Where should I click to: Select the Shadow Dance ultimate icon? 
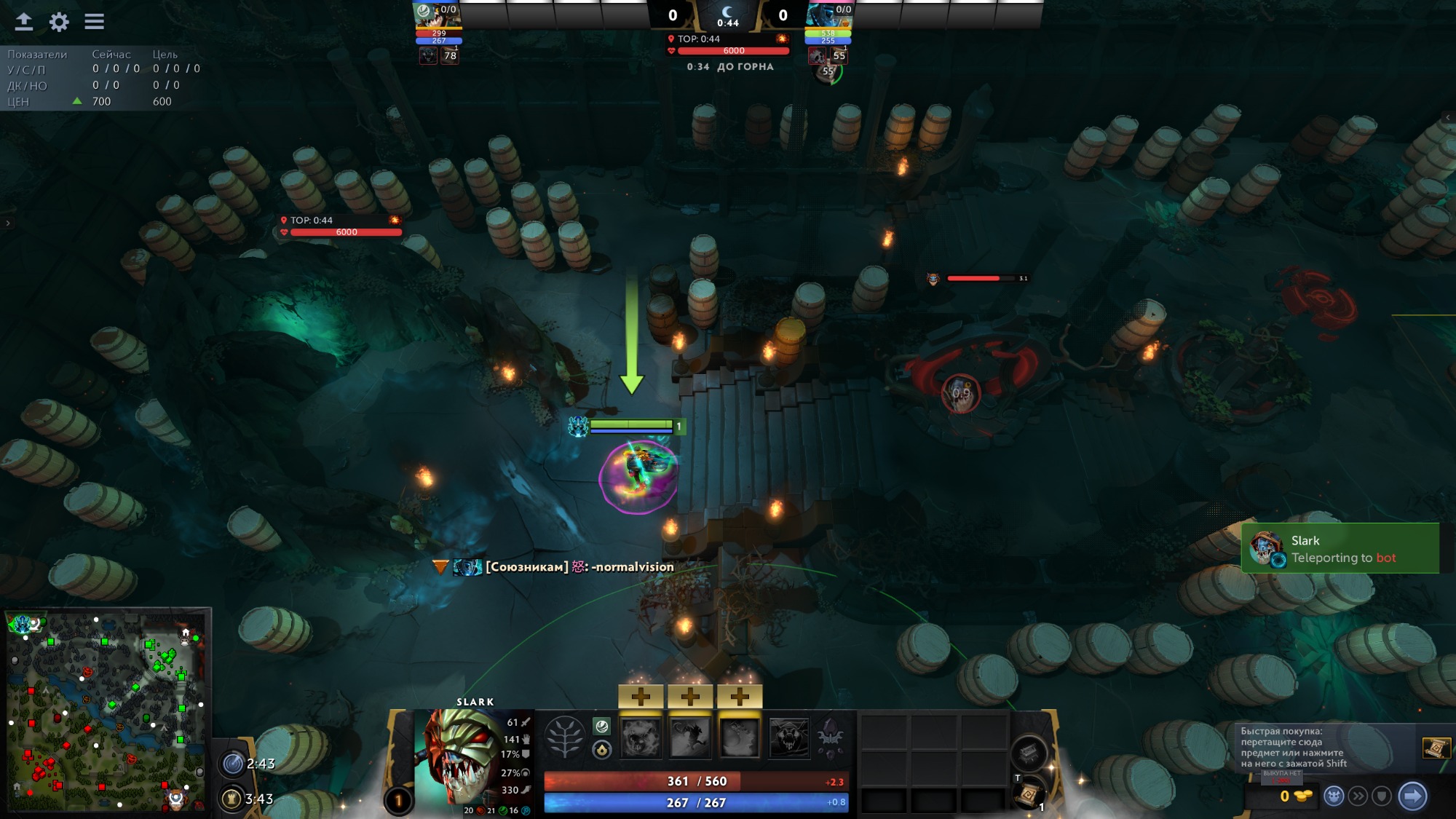[789, 737]
